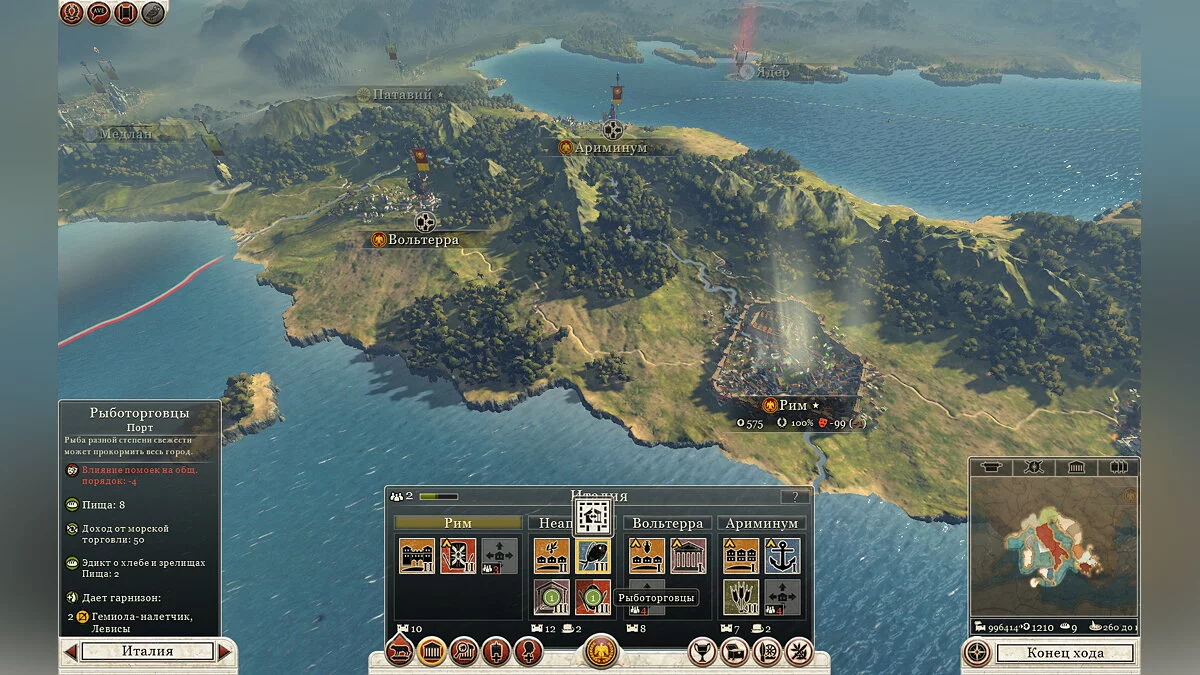This screenshot has height=675, width=1200.
Task: Click the compass button beside end turn
Action: (977, 653)
